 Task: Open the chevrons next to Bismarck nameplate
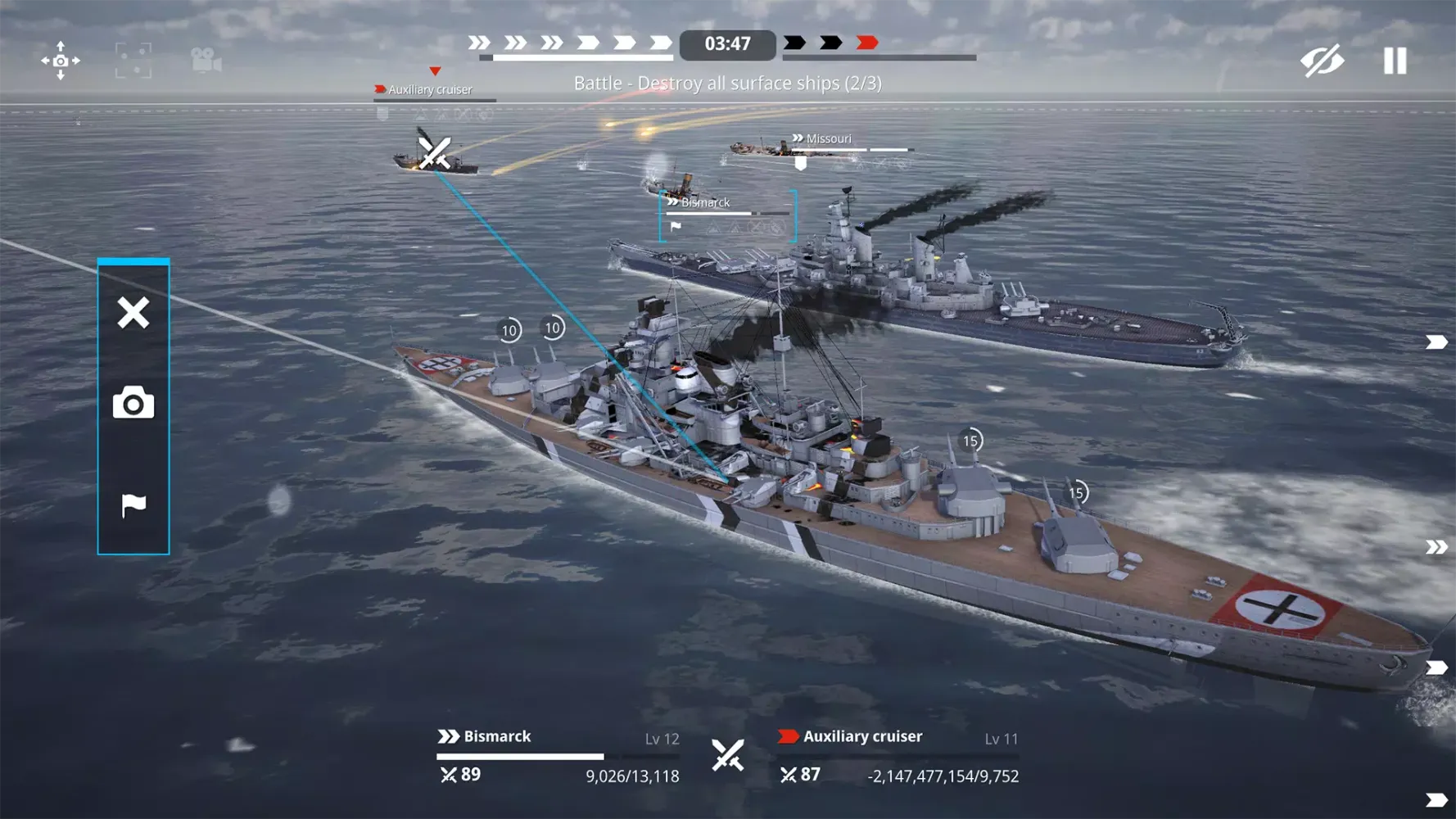671,201
